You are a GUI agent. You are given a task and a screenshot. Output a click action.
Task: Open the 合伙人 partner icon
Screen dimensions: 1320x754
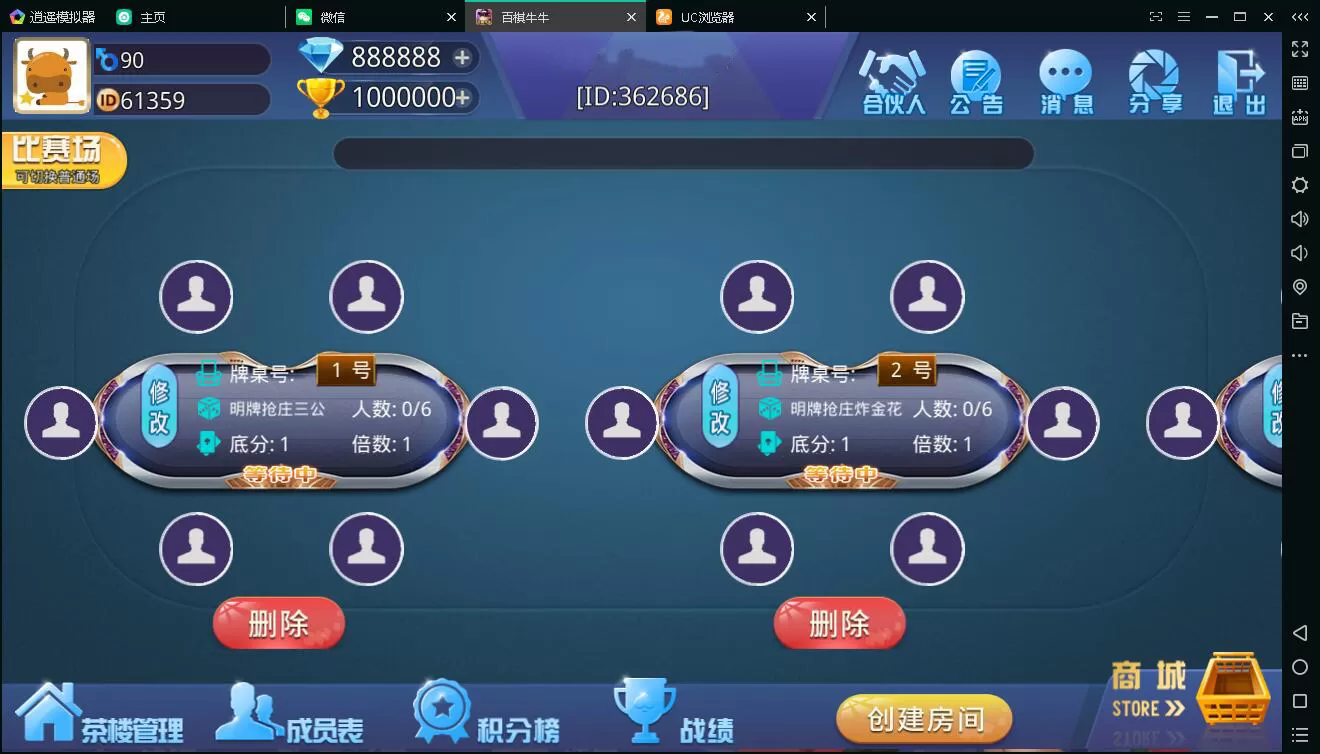[x=891, y=80]
